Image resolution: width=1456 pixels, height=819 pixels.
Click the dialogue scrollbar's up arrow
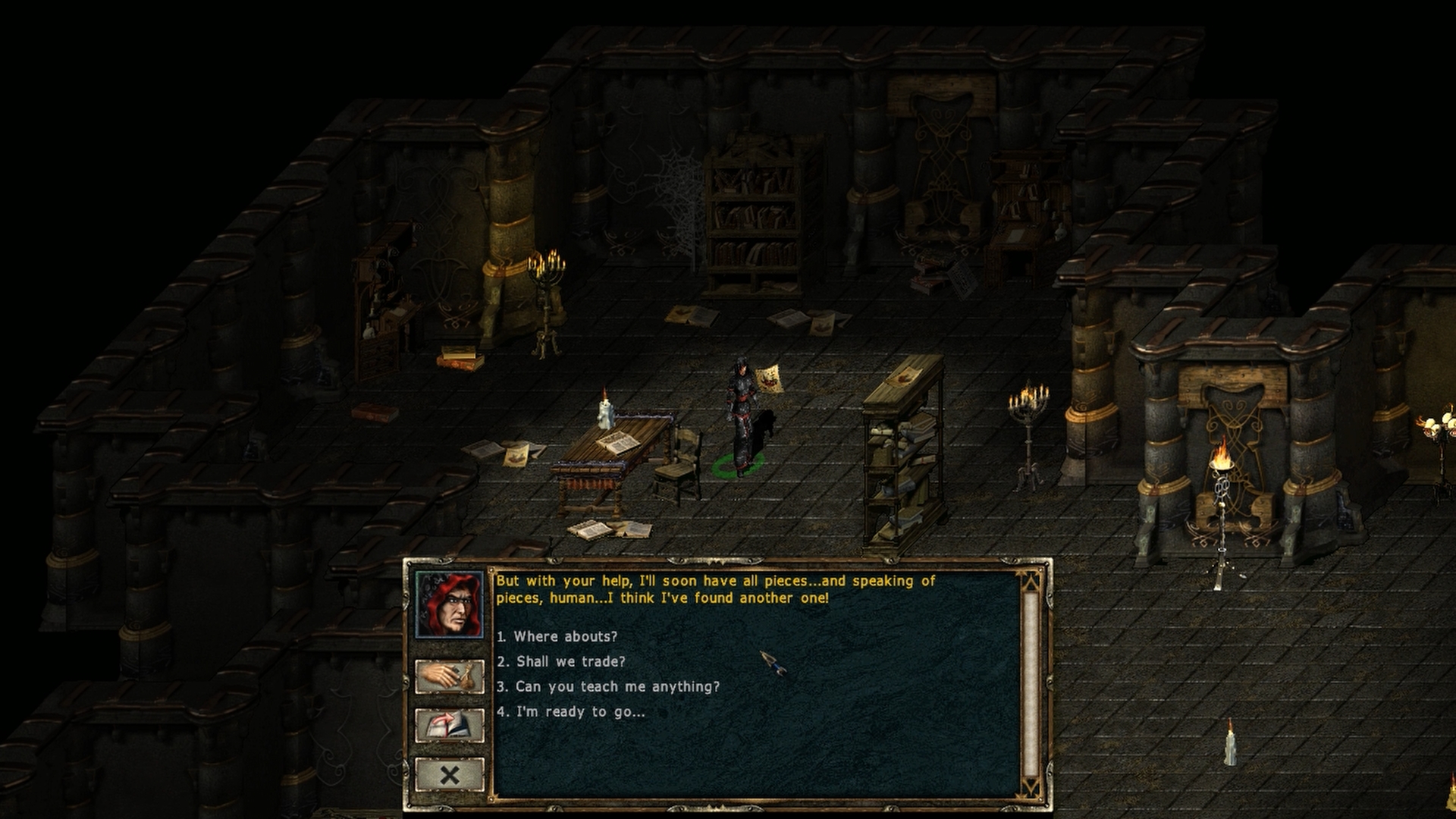pos(1030,582)
